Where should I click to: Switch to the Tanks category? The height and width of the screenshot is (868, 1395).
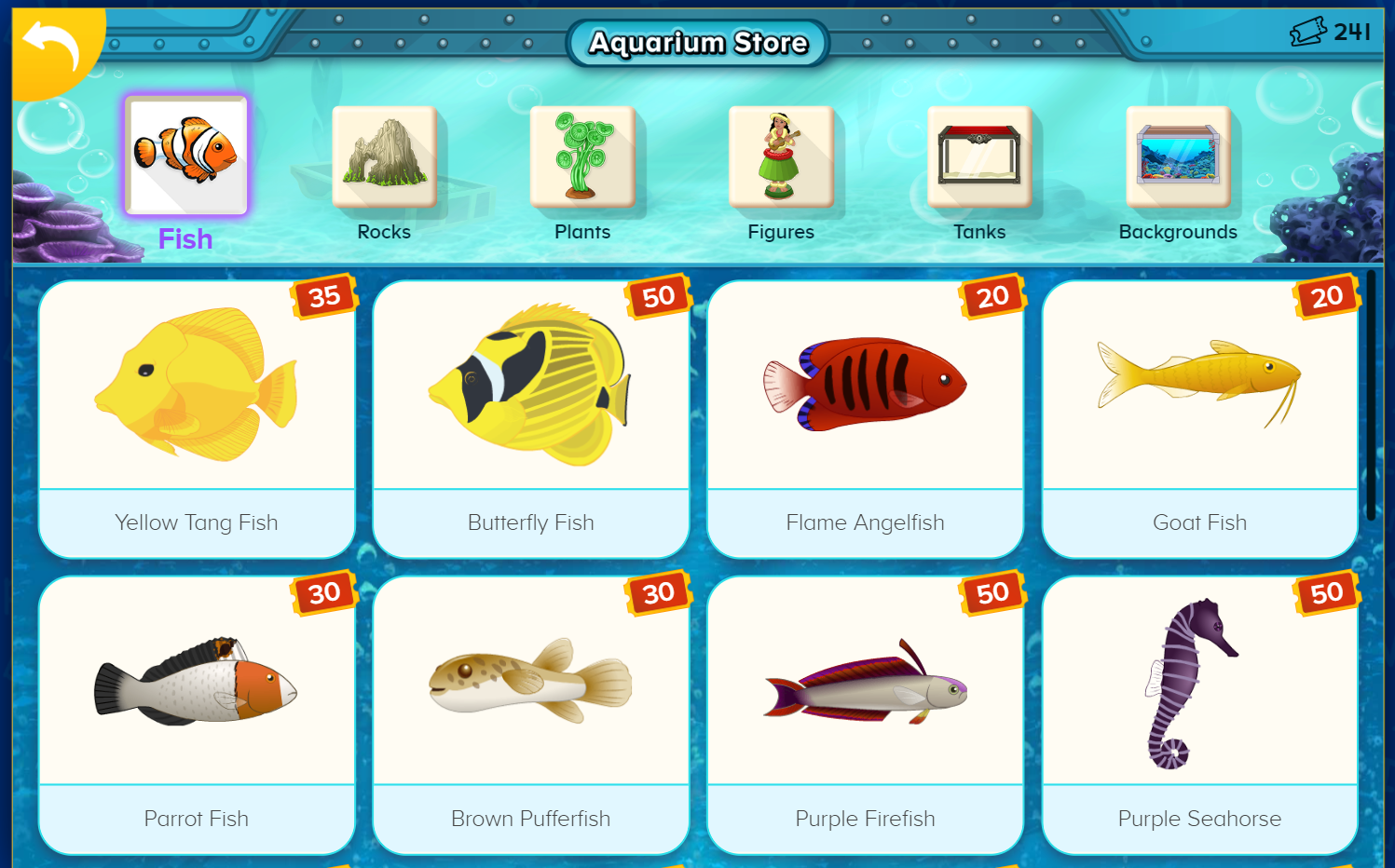979,157
